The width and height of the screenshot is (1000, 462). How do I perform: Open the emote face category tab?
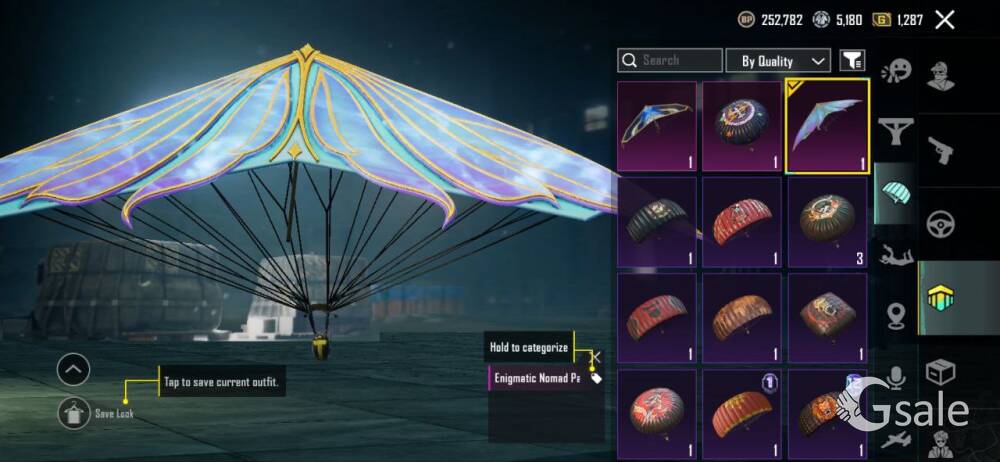click(x=897, y=72)
